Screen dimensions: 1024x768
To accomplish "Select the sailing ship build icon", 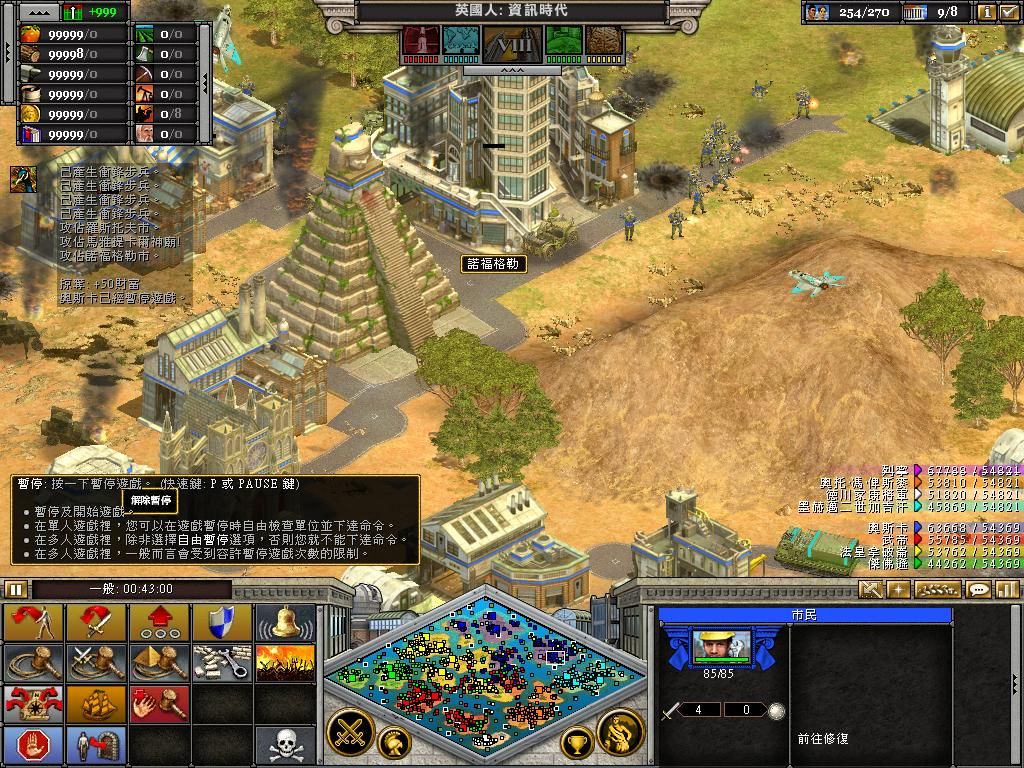I will (x=96, y=703).
